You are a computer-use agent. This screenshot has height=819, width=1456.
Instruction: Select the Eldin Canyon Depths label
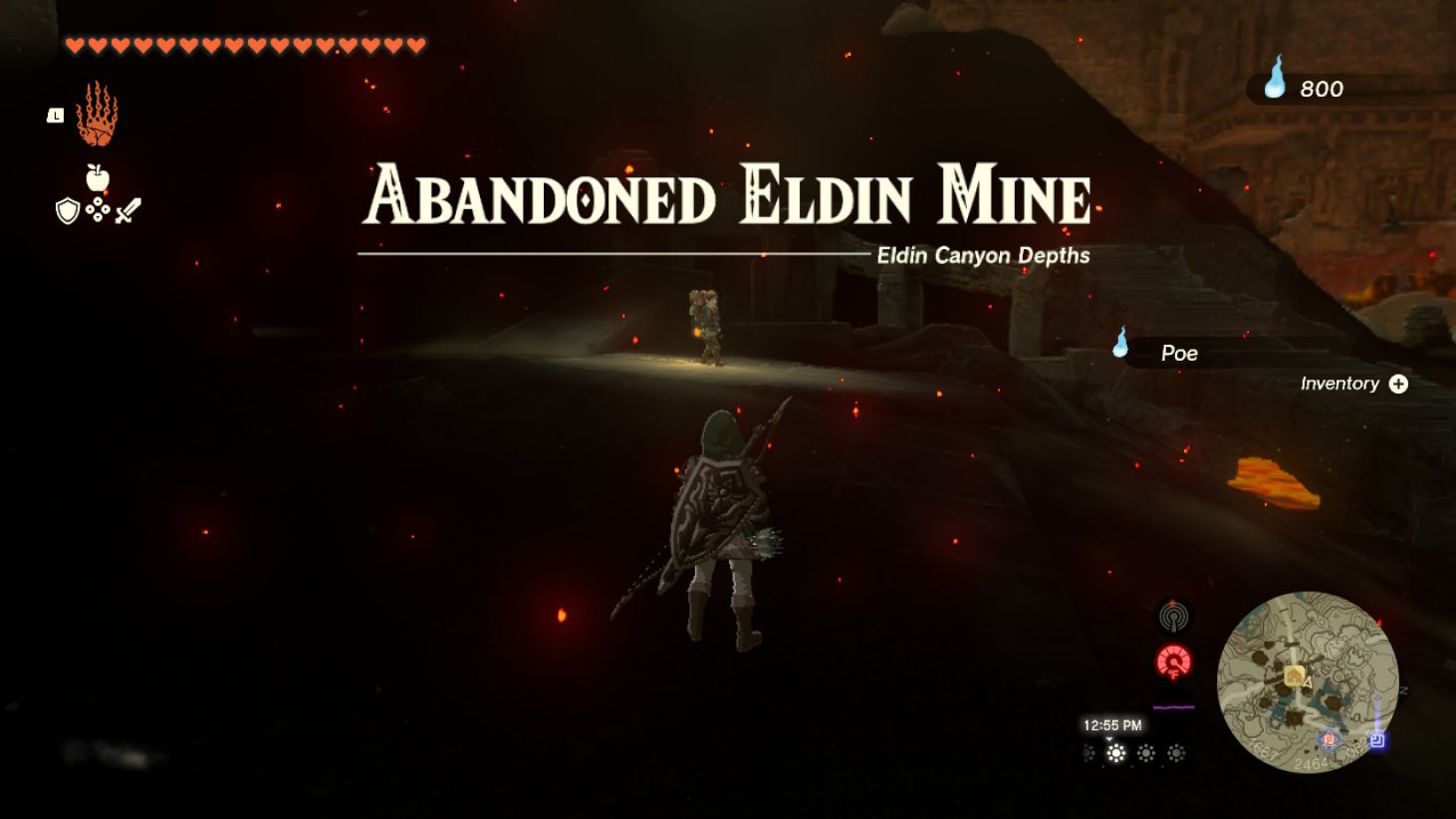[983, 255]
